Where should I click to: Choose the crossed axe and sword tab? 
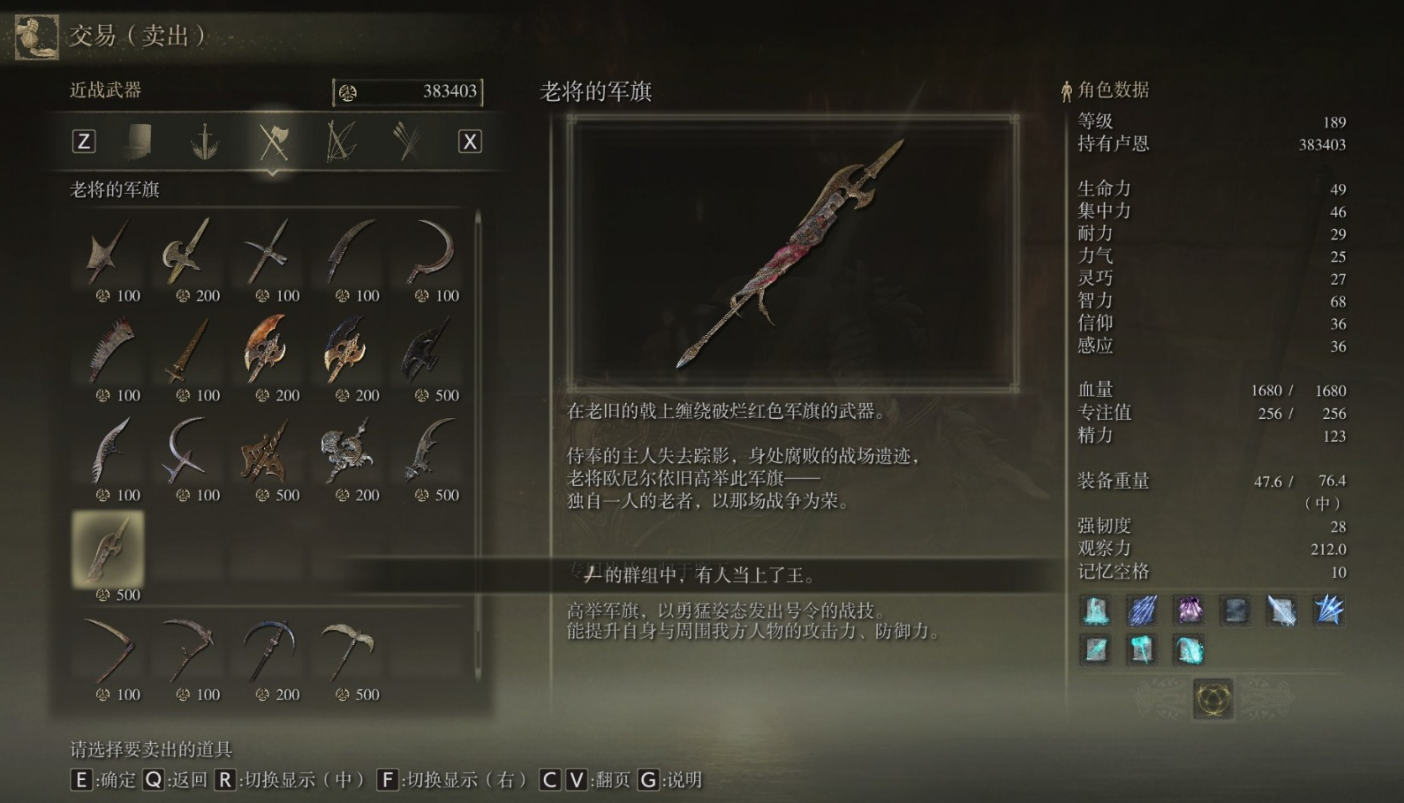272,141
